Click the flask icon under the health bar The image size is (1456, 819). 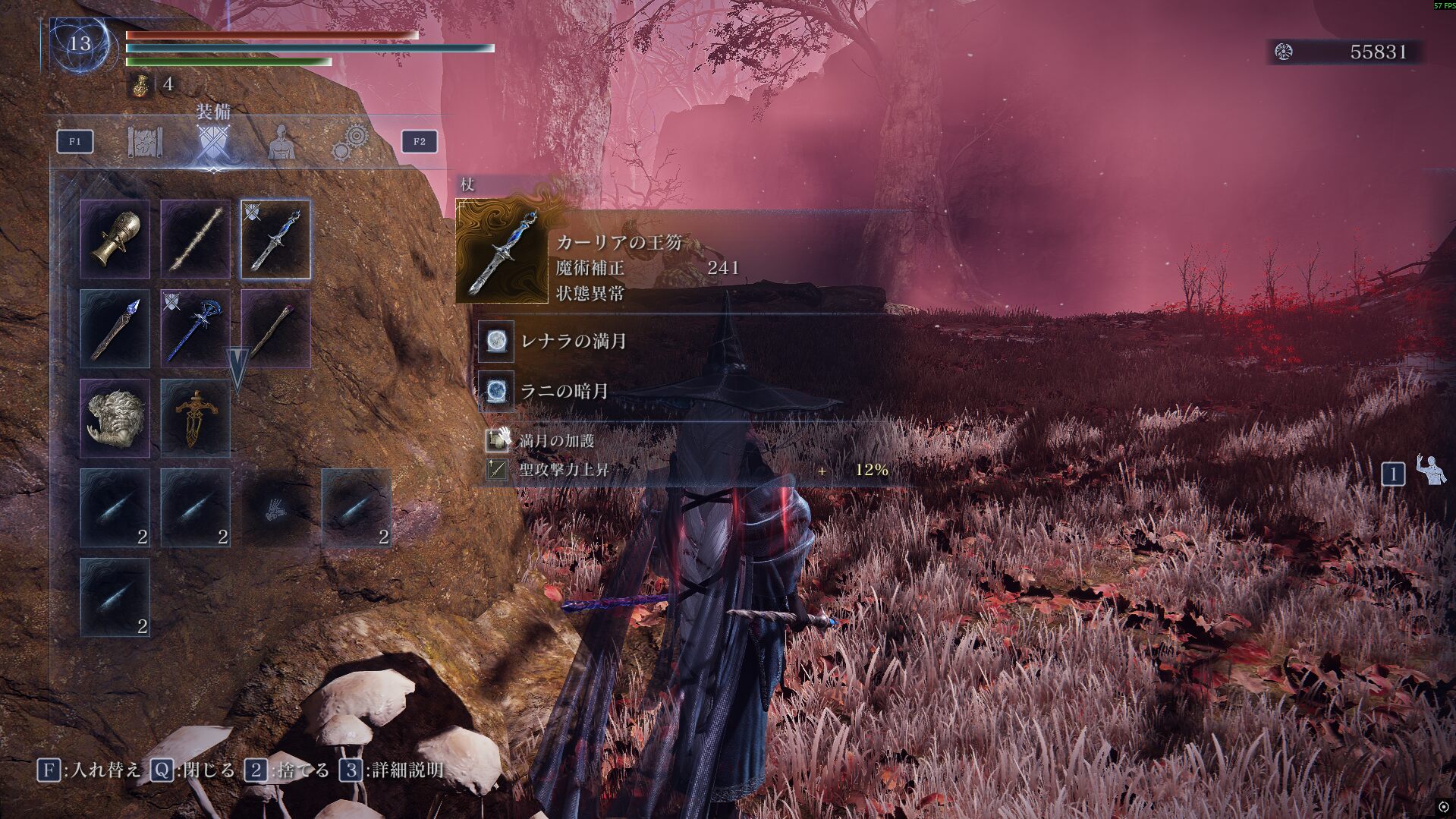[140, 85]
